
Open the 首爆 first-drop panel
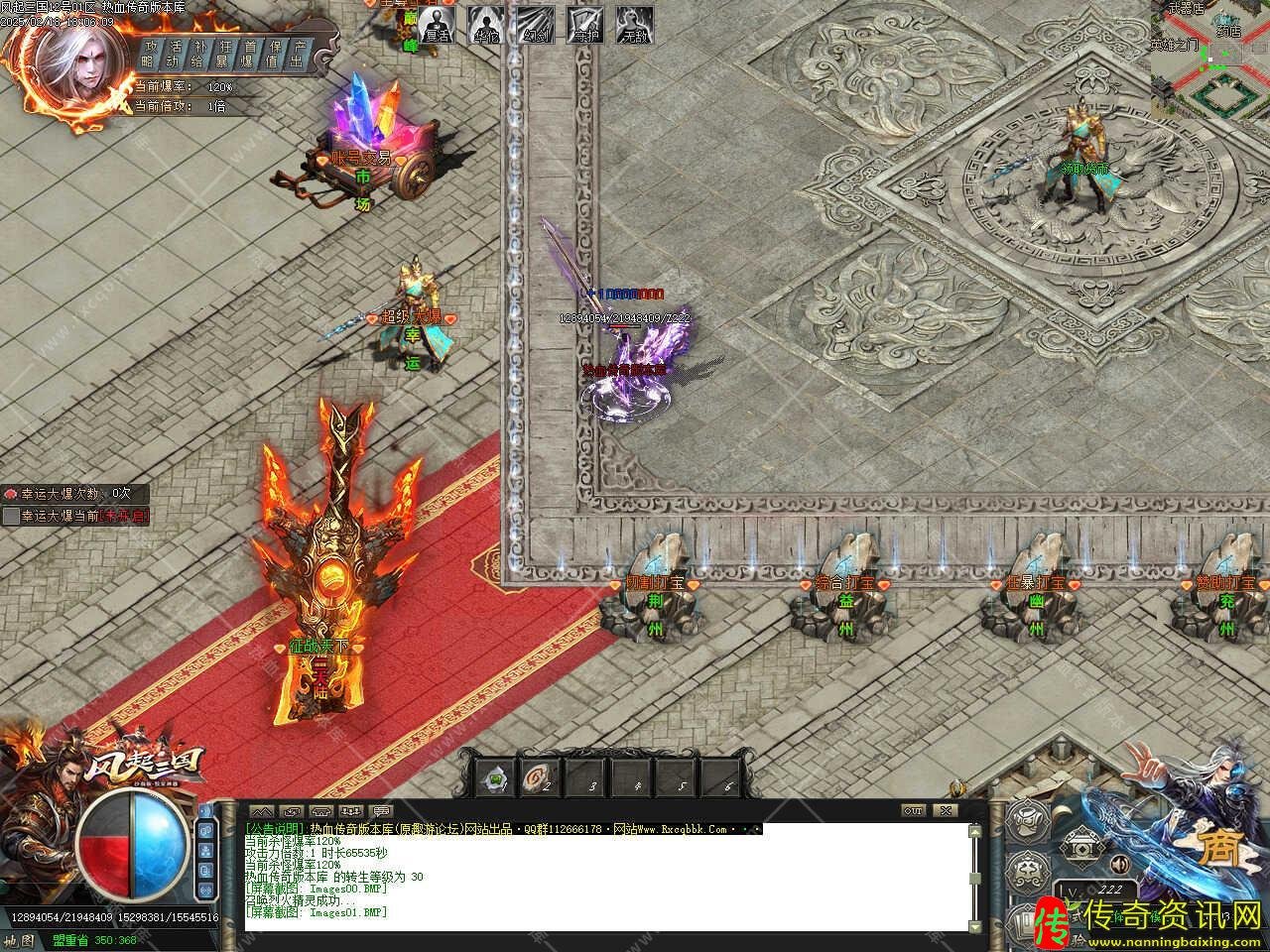point(250,54)
